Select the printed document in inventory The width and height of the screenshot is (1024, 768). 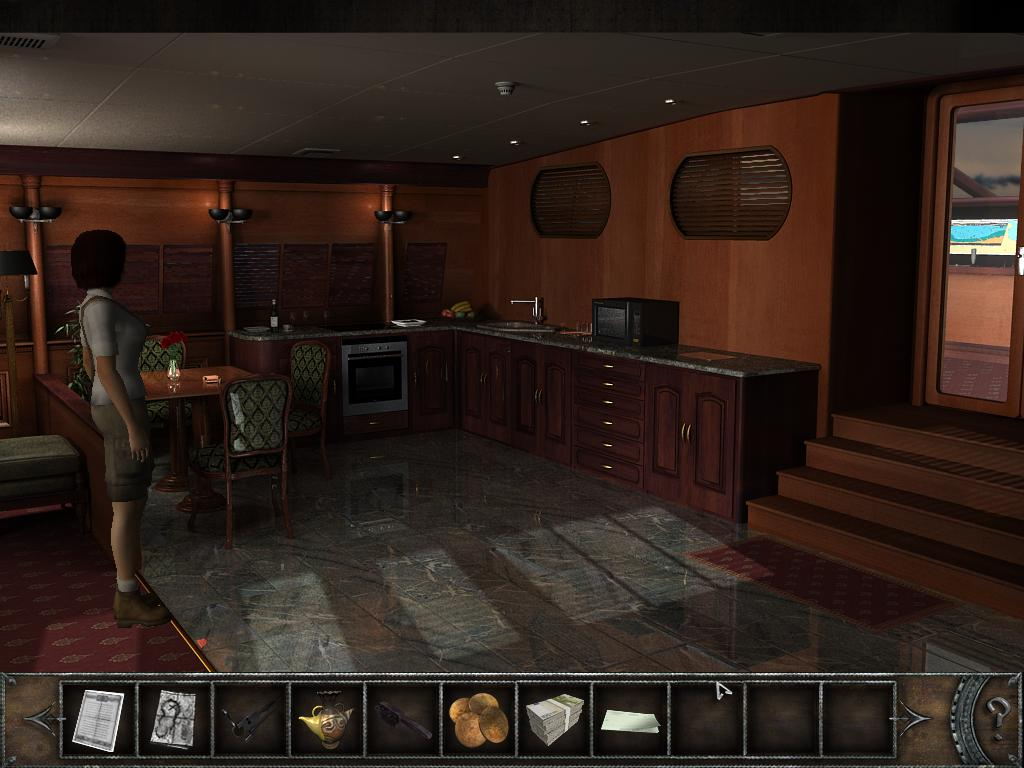click(x=98, y=719)
